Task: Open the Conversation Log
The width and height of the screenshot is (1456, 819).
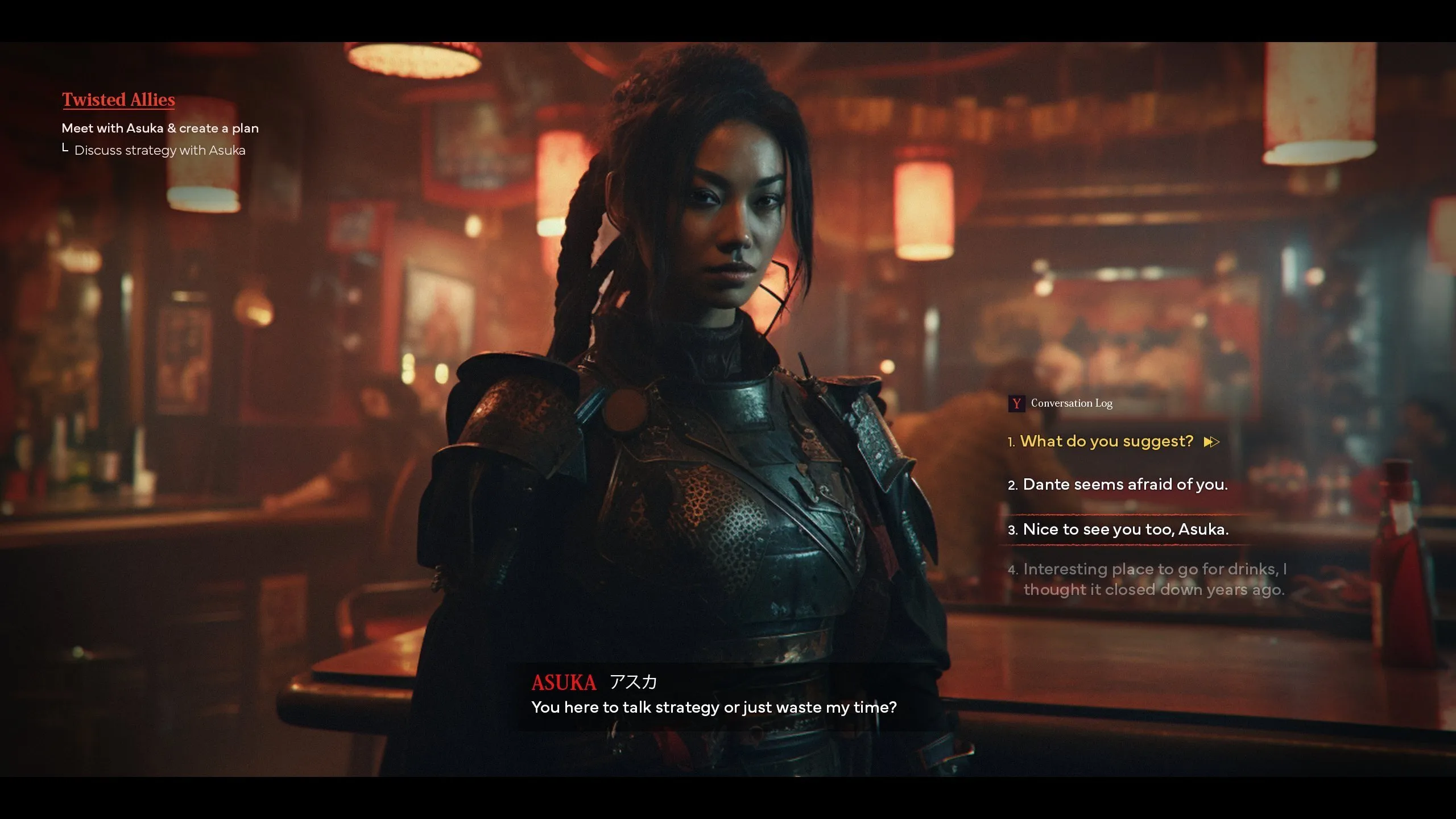Action: (1061, 403)
